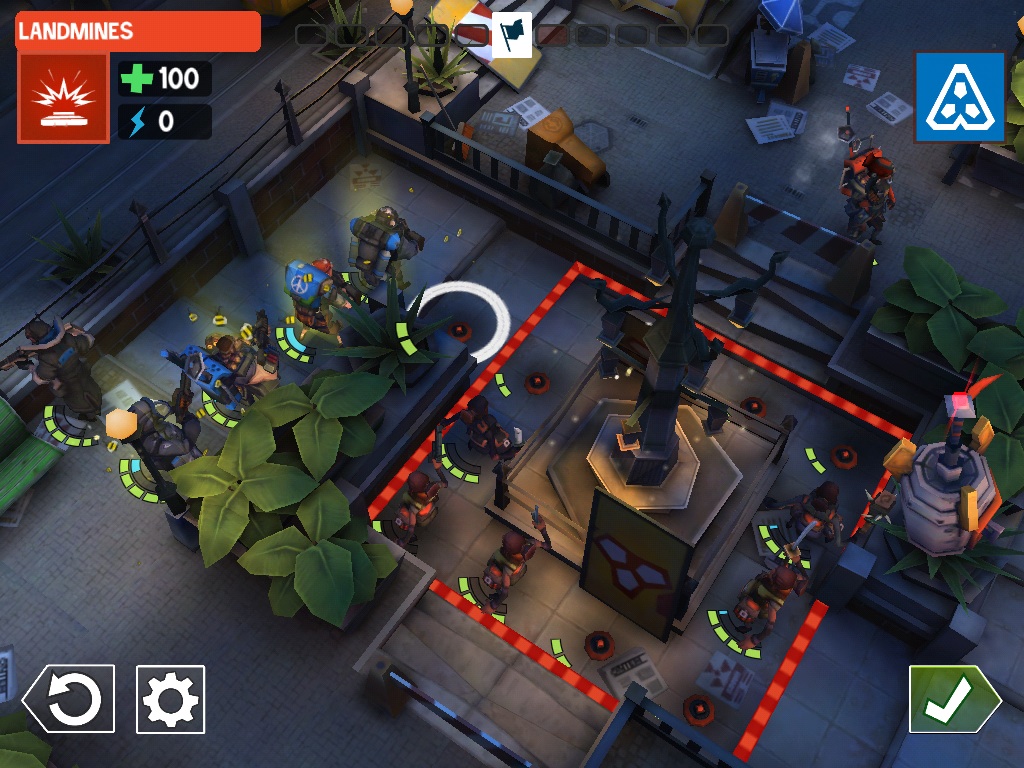
Task: Undo with the circular arrow button
Action: (x=70, y=699)
